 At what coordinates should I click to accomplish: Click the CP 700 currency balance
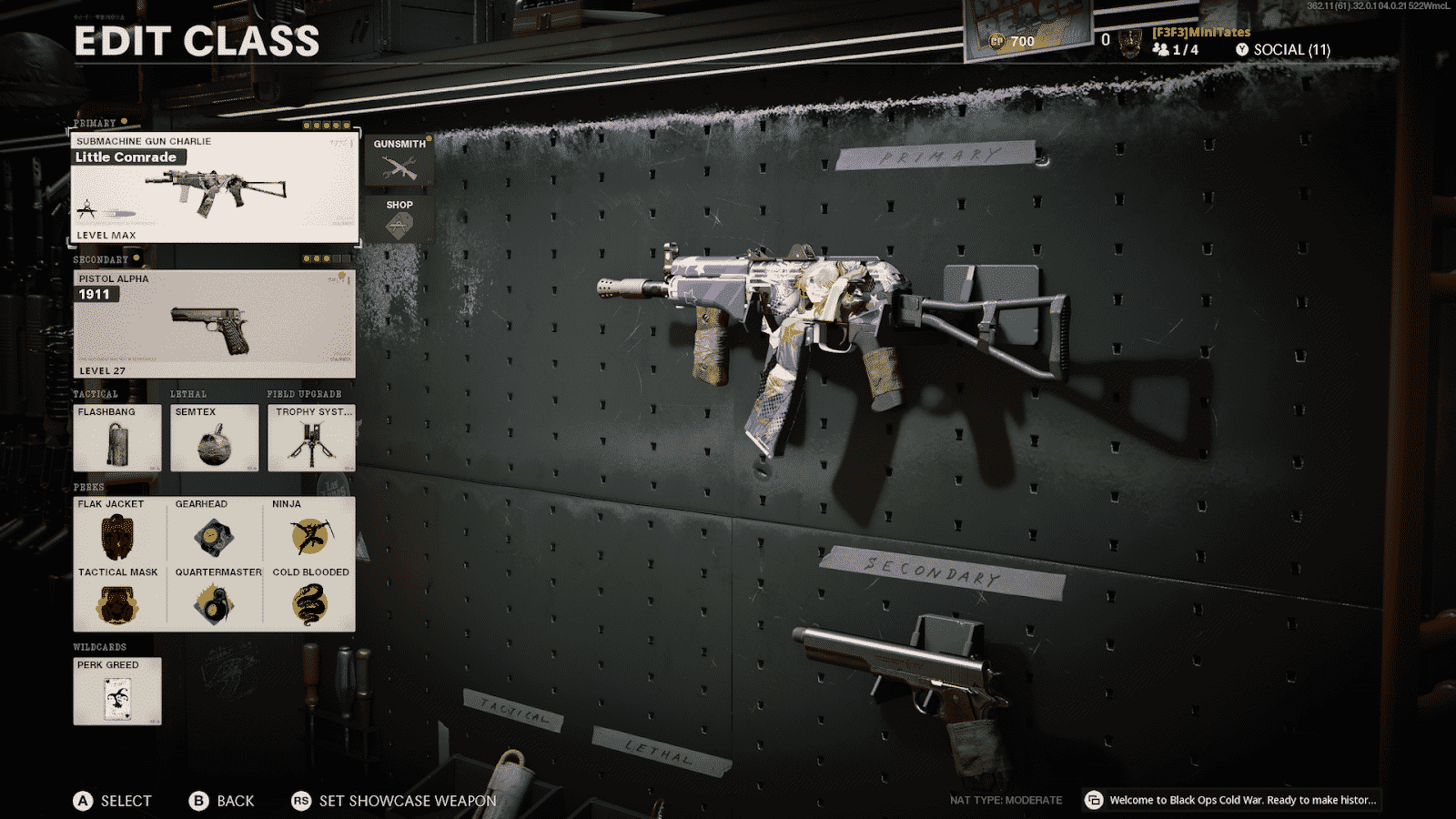click(x=1013, y=40)
